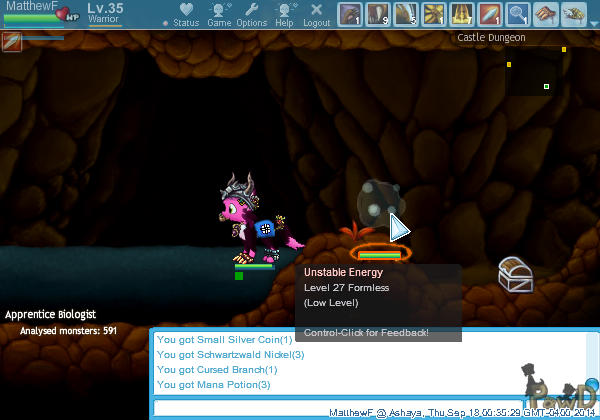The height and width of the screenshot is (420, 600).
Task: Activate the golden trident skill slot
Action: [x=461, y=14]
